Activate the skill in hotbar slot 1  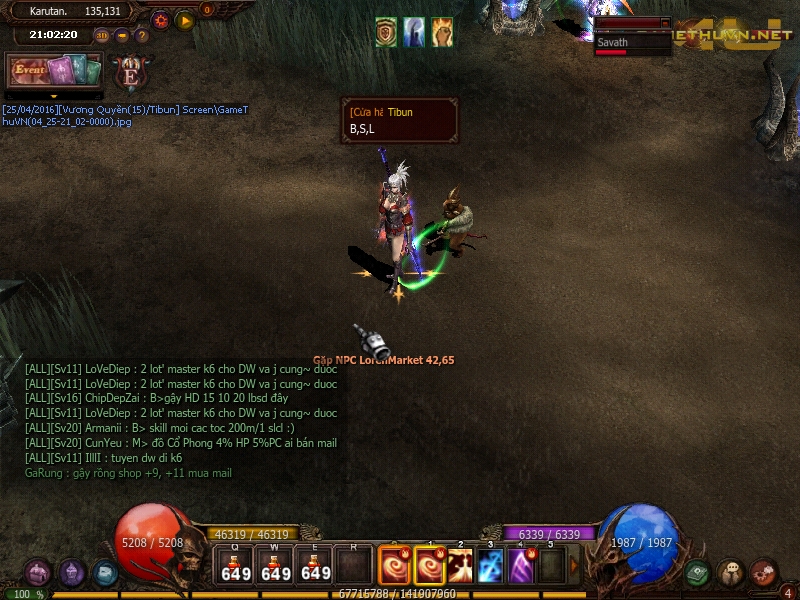(x=429, y=566)
